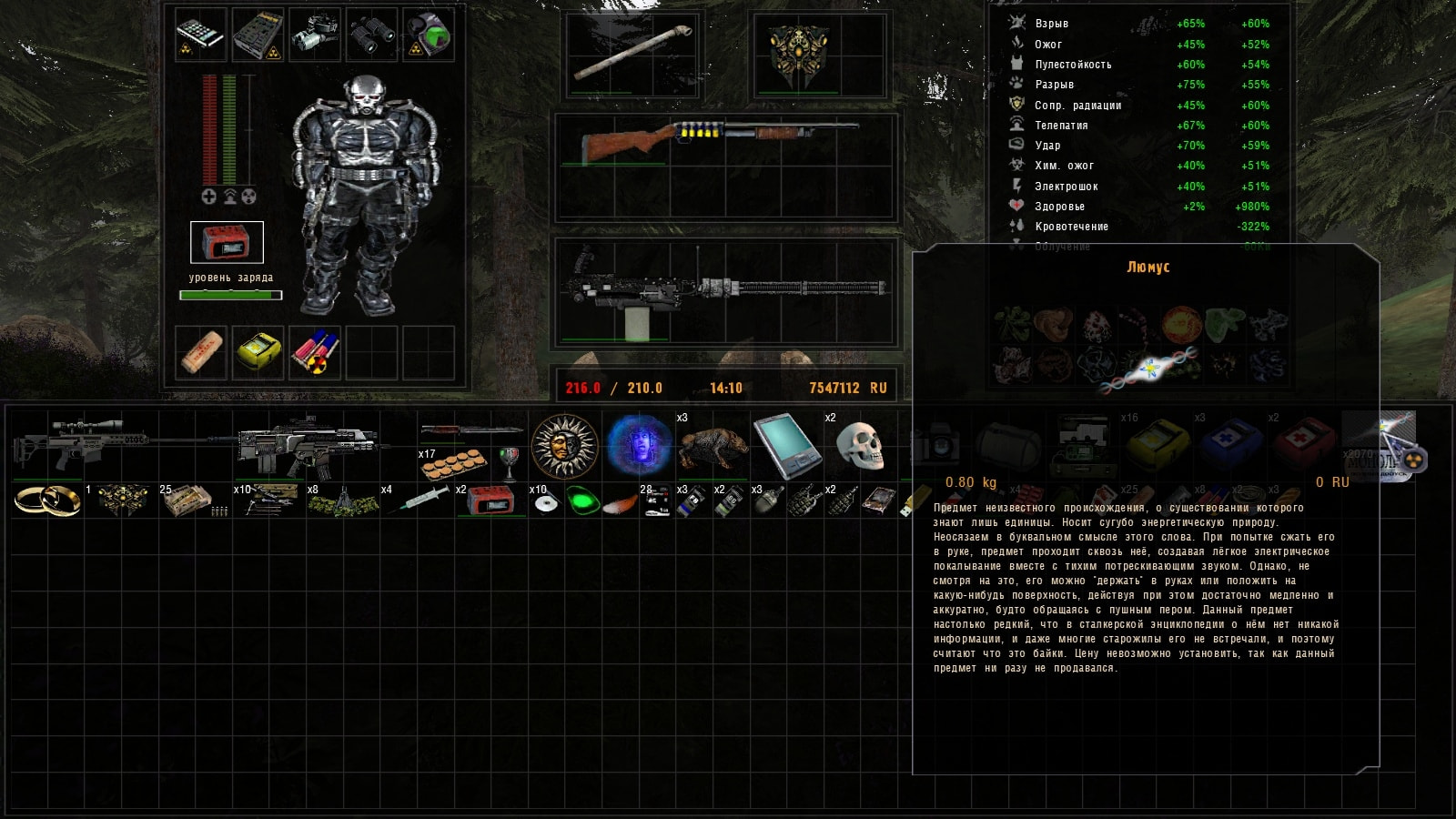Click the equipped machine gun slot

723,291
